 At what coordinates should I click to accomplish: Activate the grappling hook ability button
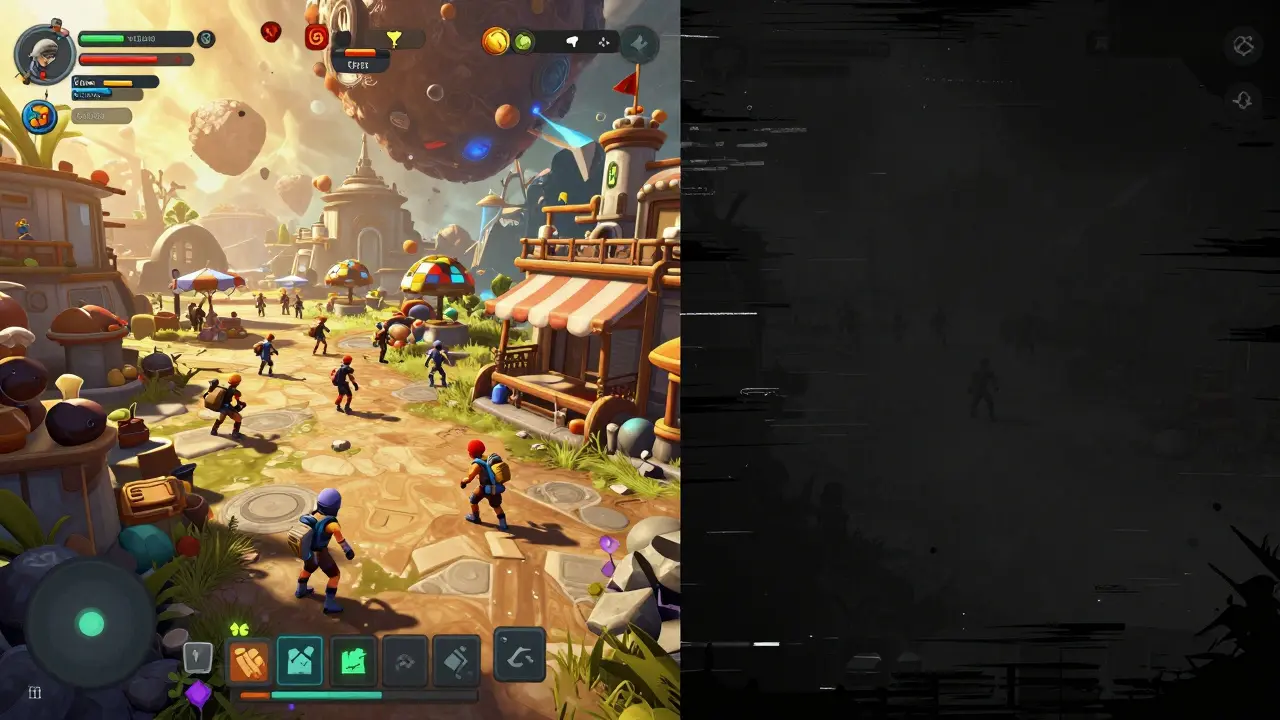coord(518,658)
